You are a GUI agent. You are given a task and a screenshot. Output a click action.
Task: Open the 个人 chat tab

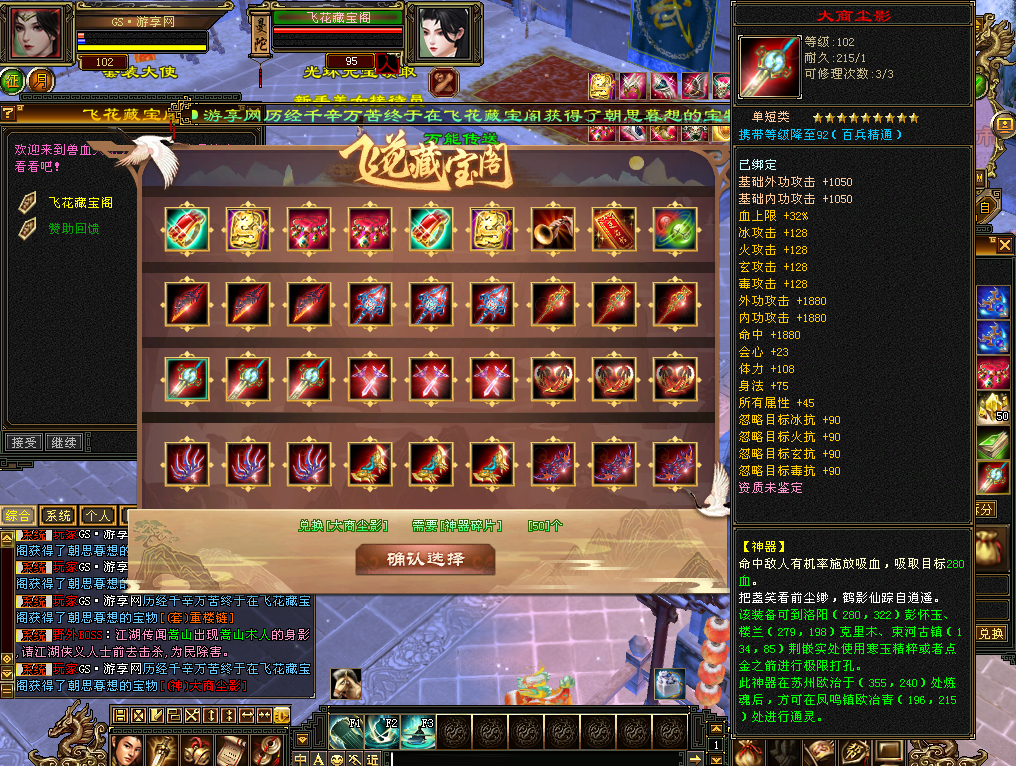click(97, 516)
